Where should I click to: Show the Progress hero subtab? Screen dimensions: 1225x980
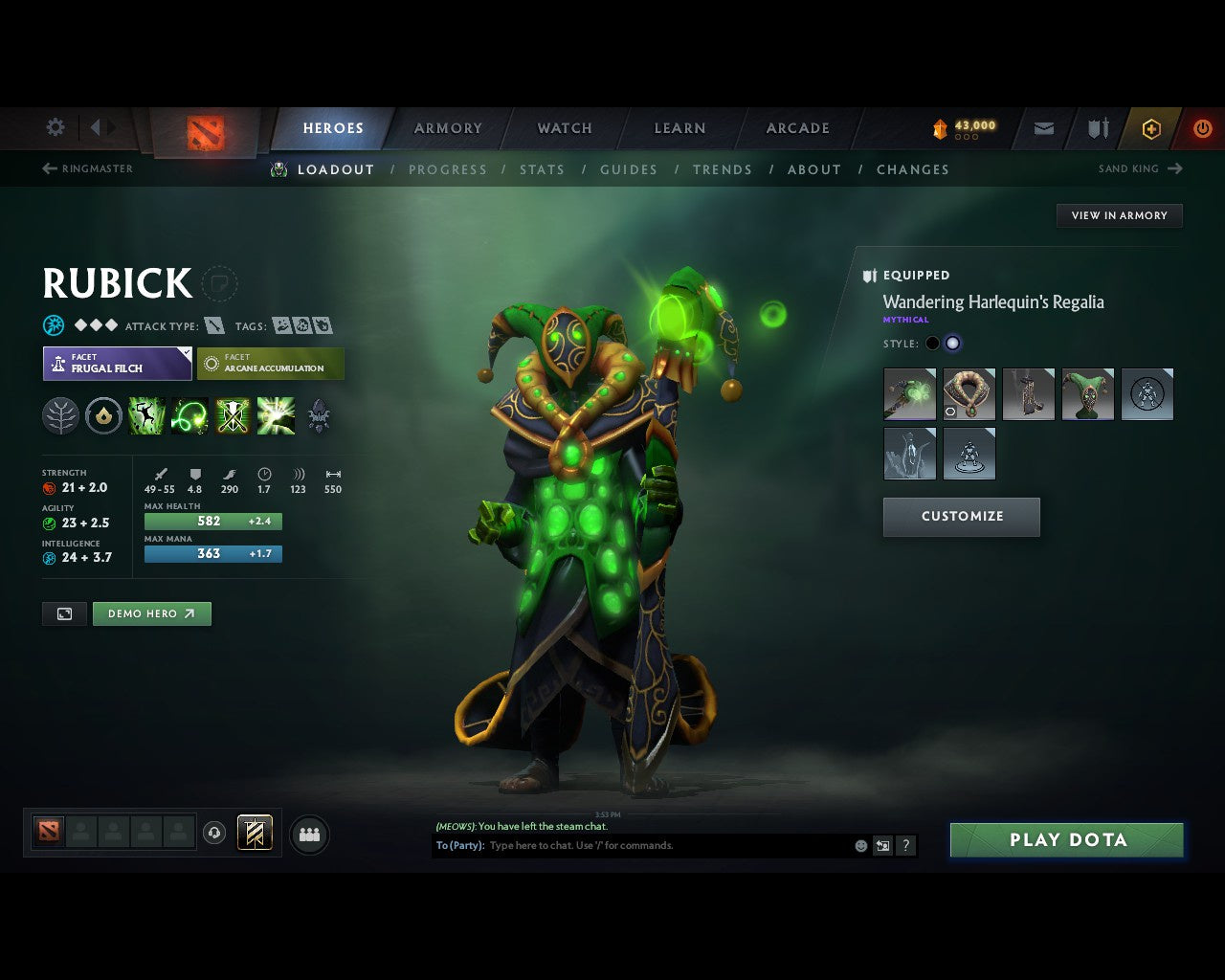point(448,169)
